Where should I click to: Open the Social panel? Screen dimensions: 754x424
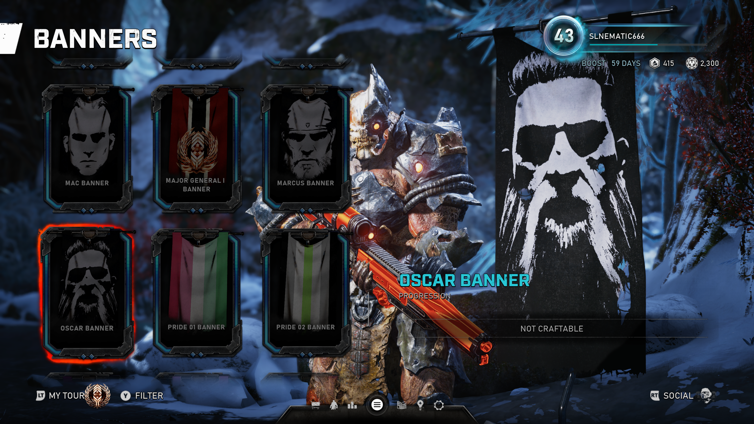click(677, 396)
